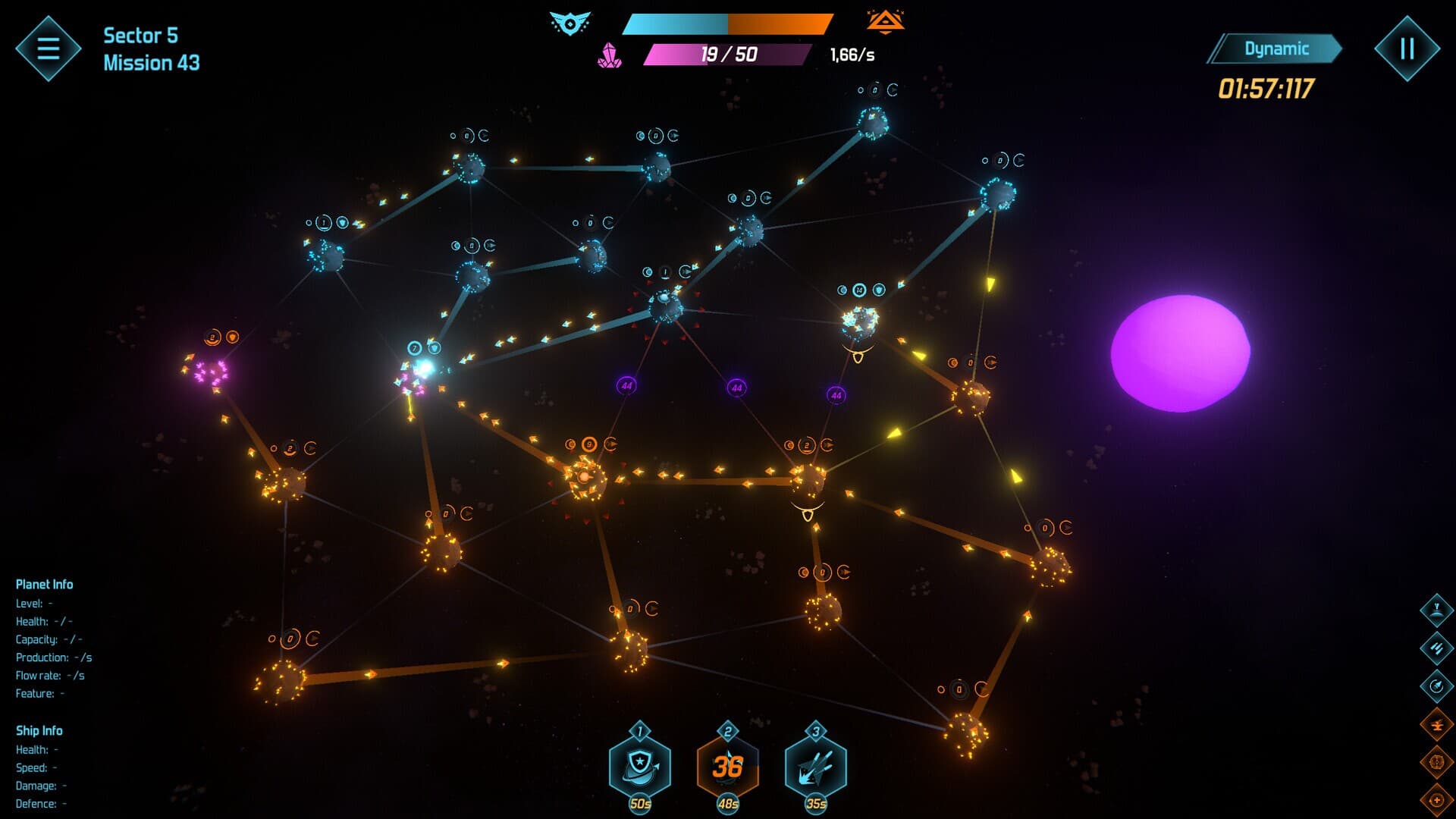Click the blue planet launch diamond icon
The width and height of the screenshot is (1456, 819).
click(x=1436, y=609)
